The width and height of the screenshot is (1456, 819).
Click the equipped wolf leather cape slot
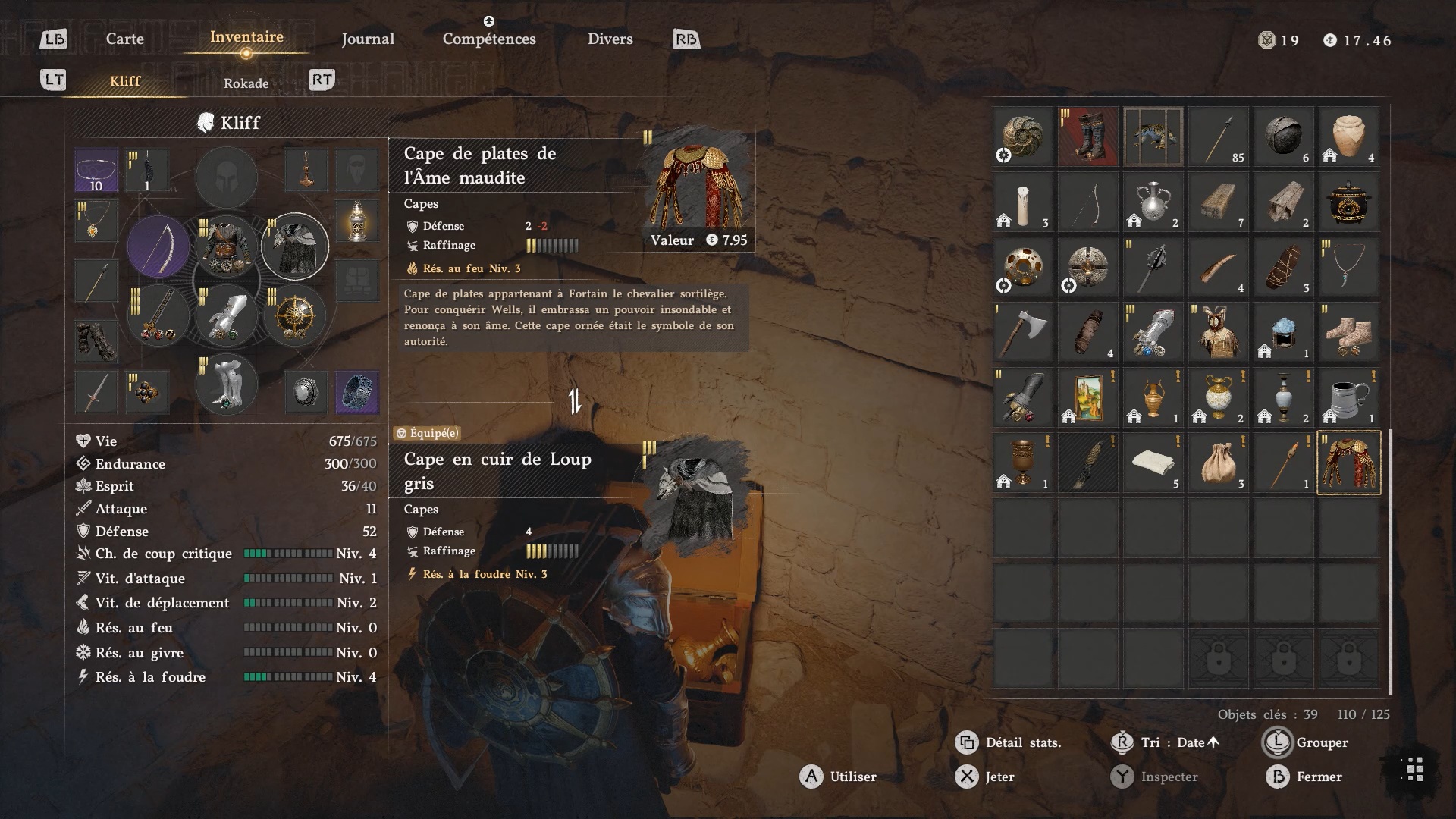(x=295, y=246)
